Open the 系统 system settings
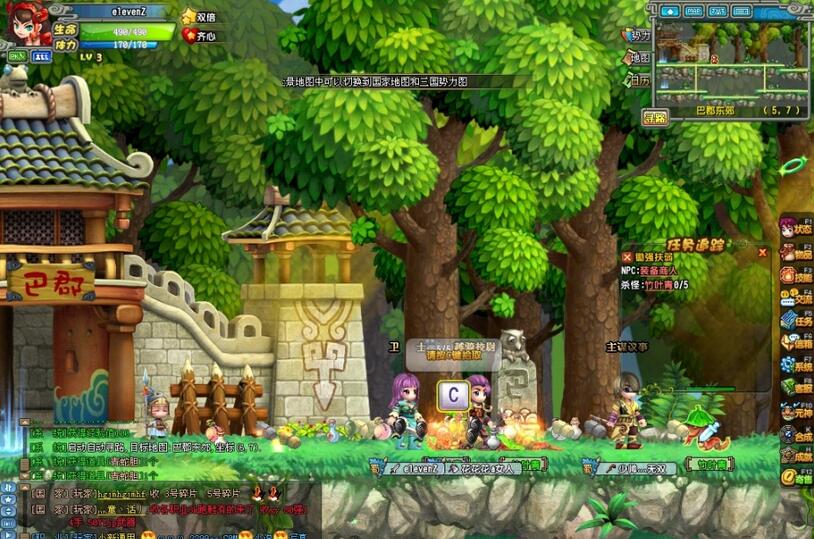The height and width of the screenshot is (539, 814). (x=797, y=365)
